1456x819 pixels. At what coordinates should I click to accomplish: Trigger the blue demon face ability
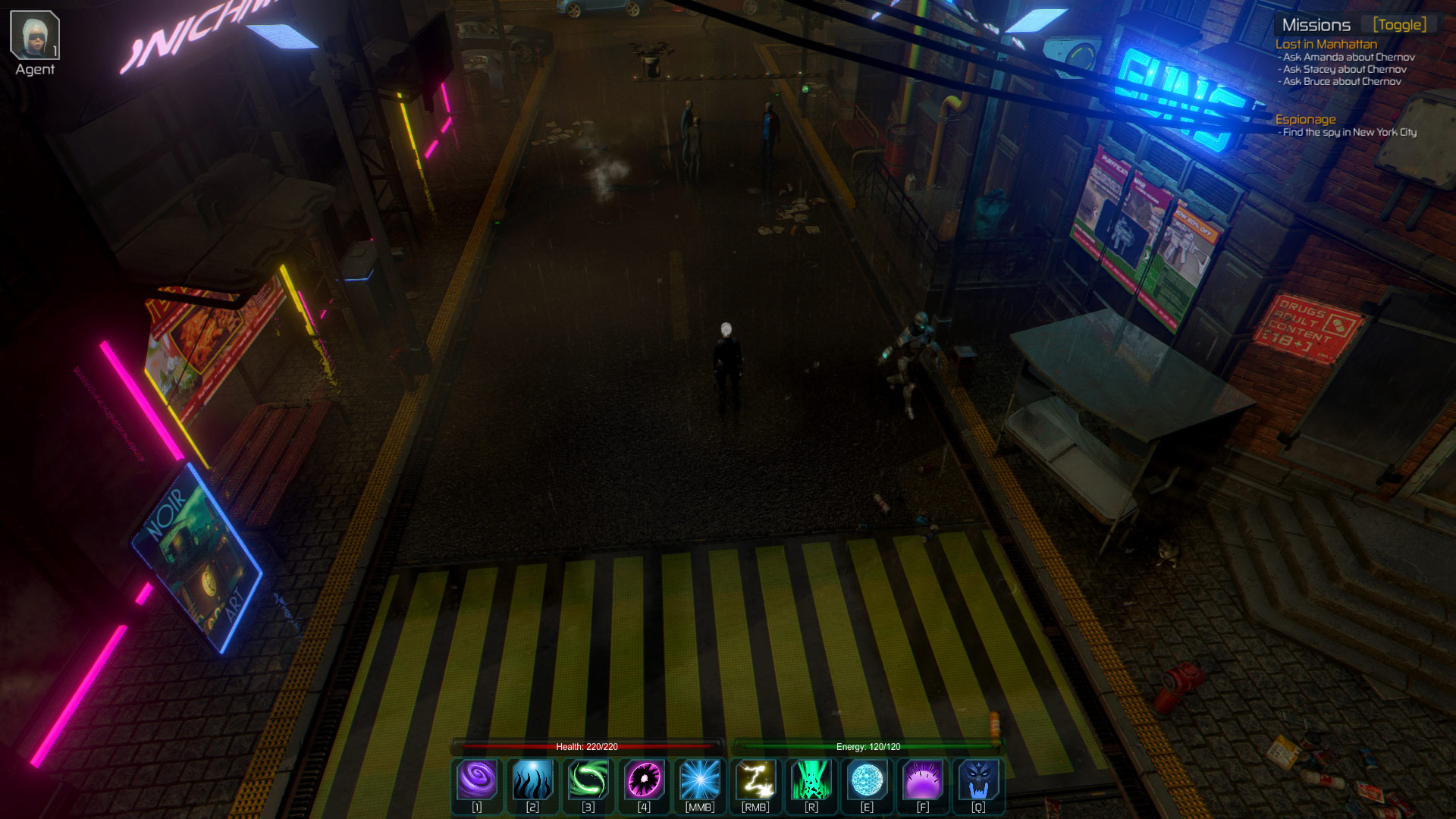(x=978, y=780)
